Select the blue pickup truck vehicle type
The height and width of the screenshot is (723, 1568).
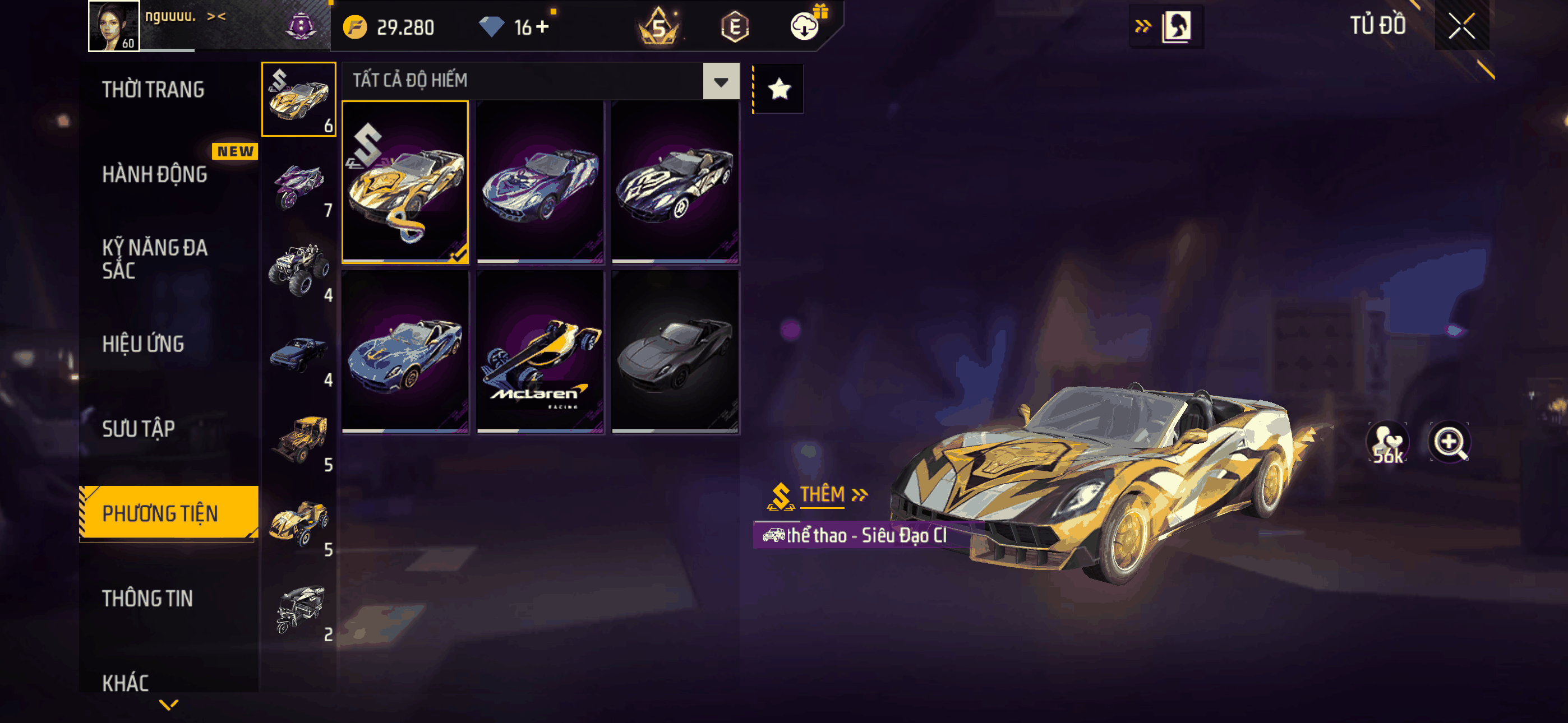click(x=298, y=355)
